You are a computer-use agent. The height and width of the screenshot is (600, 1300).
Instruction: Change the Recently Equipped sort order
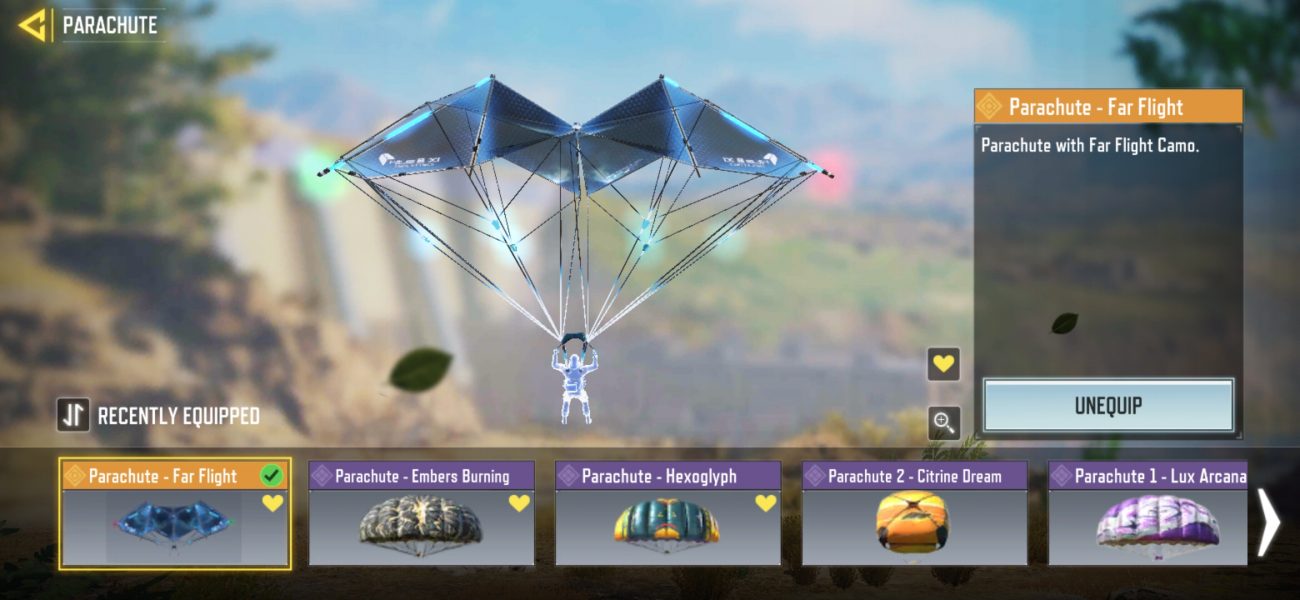[74, 415]
